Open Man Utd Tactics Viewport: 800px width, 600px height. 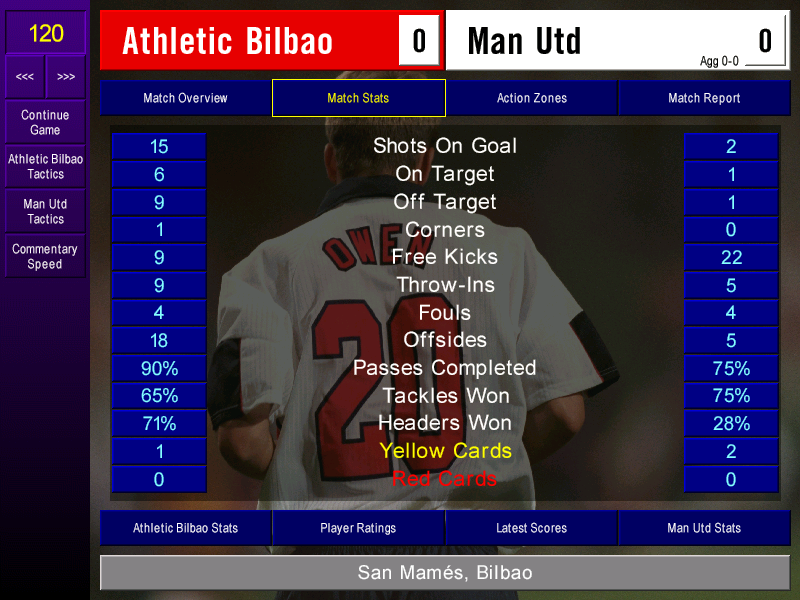45,211
